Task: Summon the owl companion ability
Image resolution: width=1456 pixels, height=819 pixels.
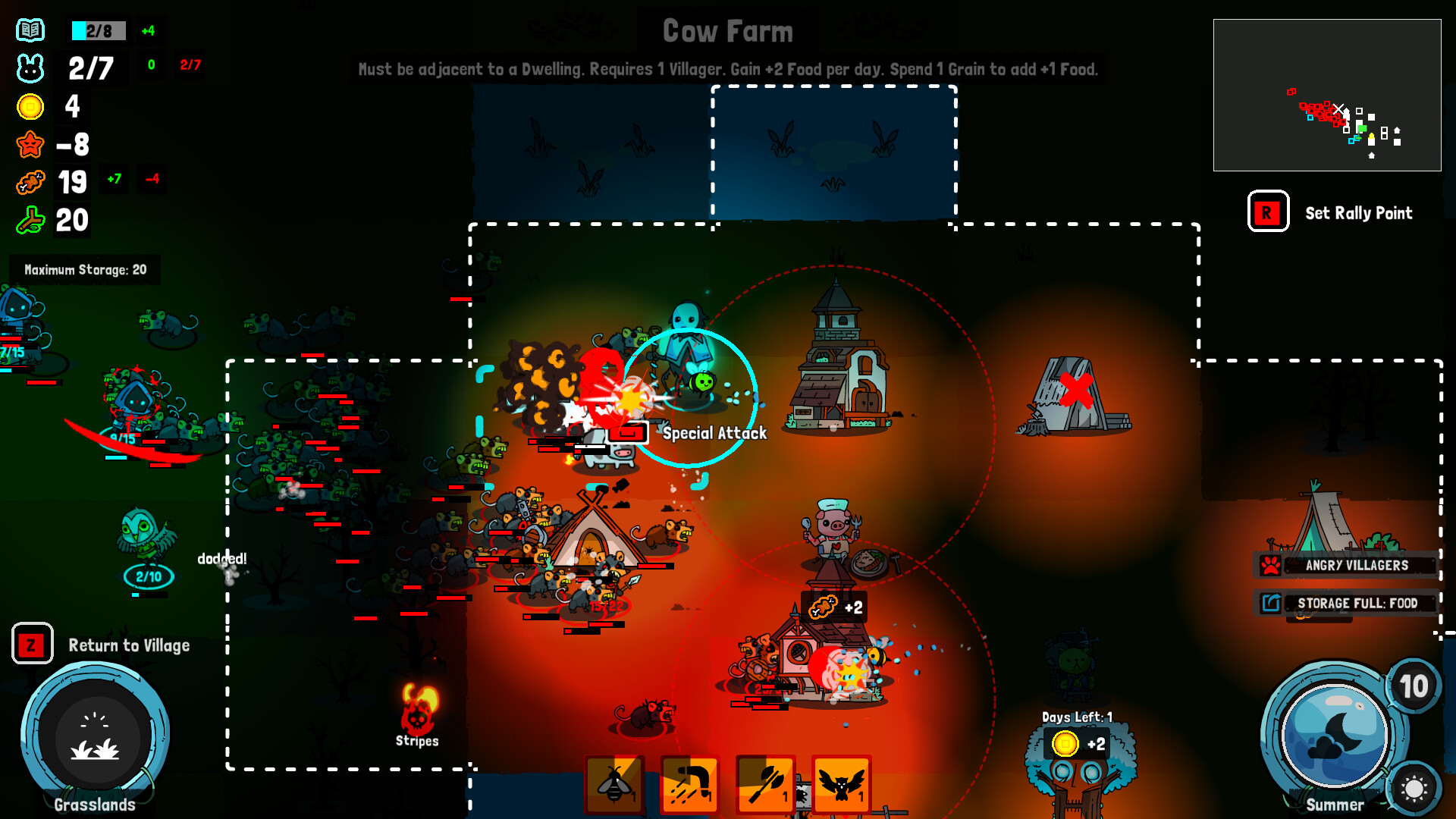Action: tap(841, 784)
